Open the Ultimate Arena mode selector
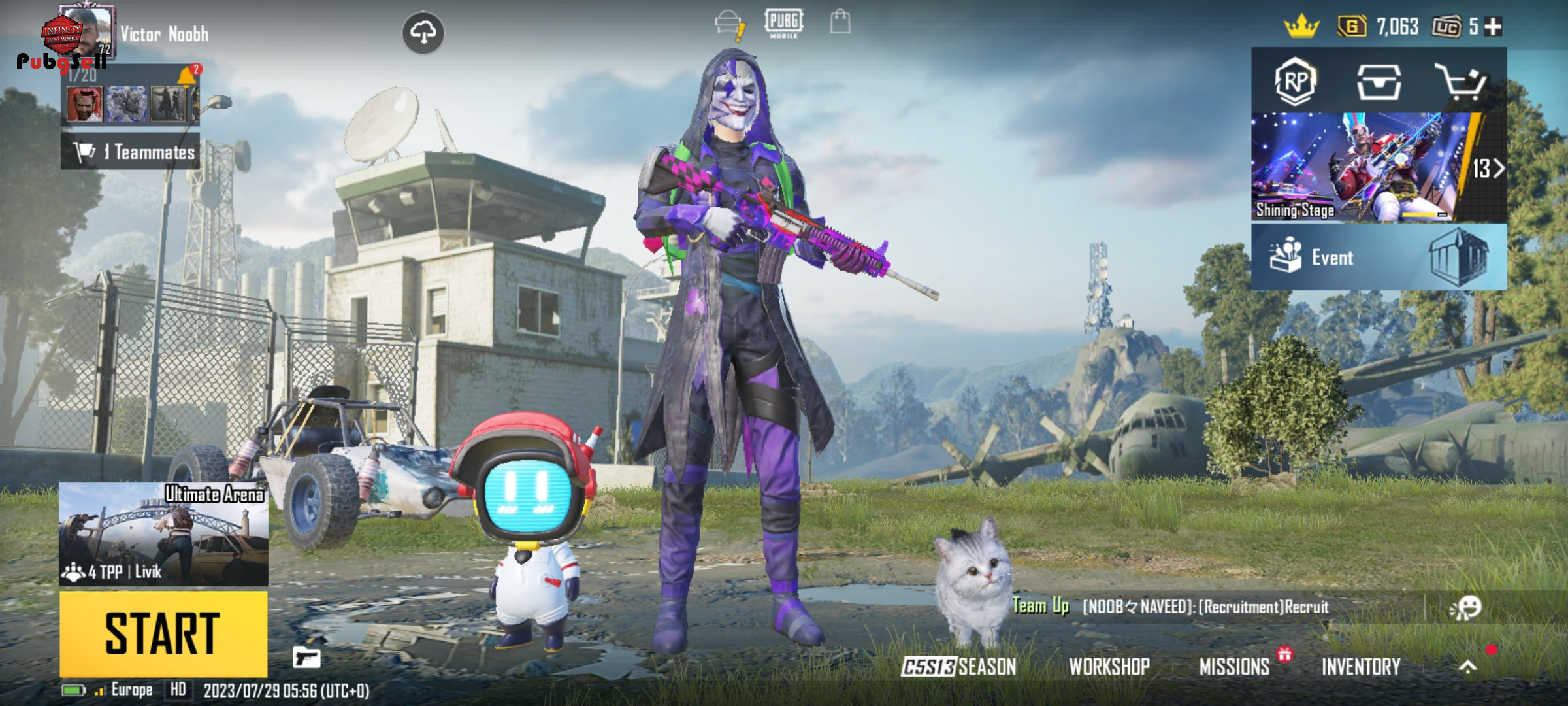Viewport: 1568px width, 706px height. [163, 533]
